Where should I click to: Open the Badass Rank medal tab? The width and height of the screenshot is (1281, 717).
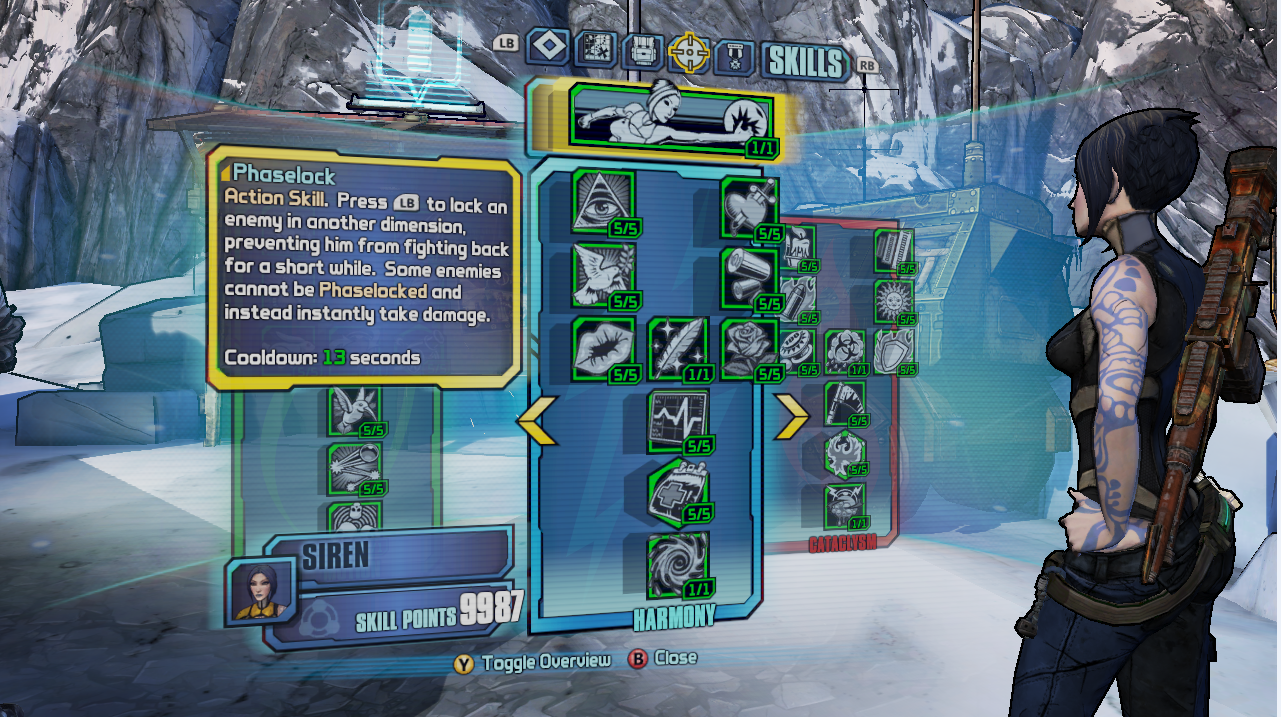735,53
